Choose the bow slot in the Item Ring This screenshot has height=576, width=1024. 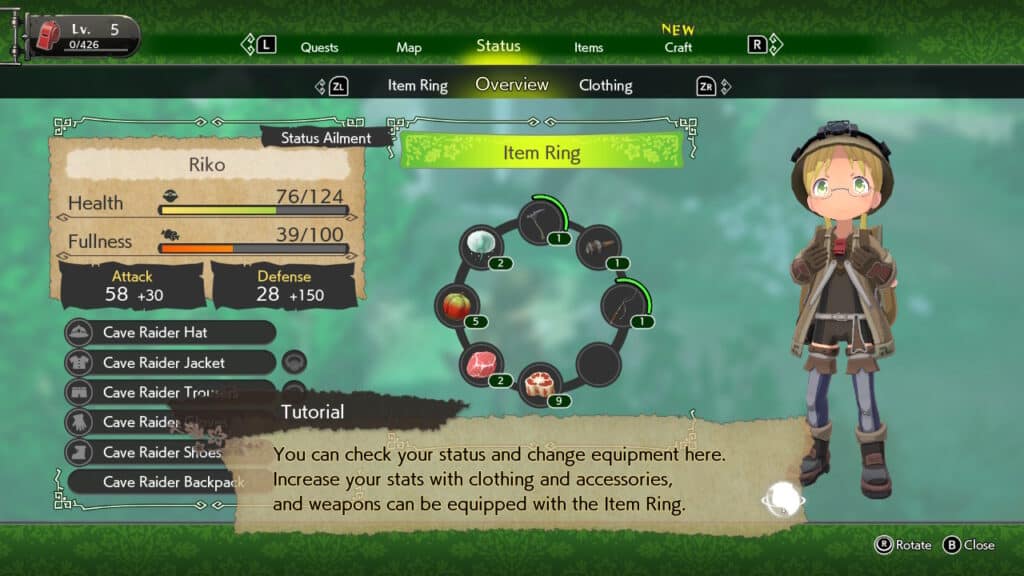click(624, 303)
